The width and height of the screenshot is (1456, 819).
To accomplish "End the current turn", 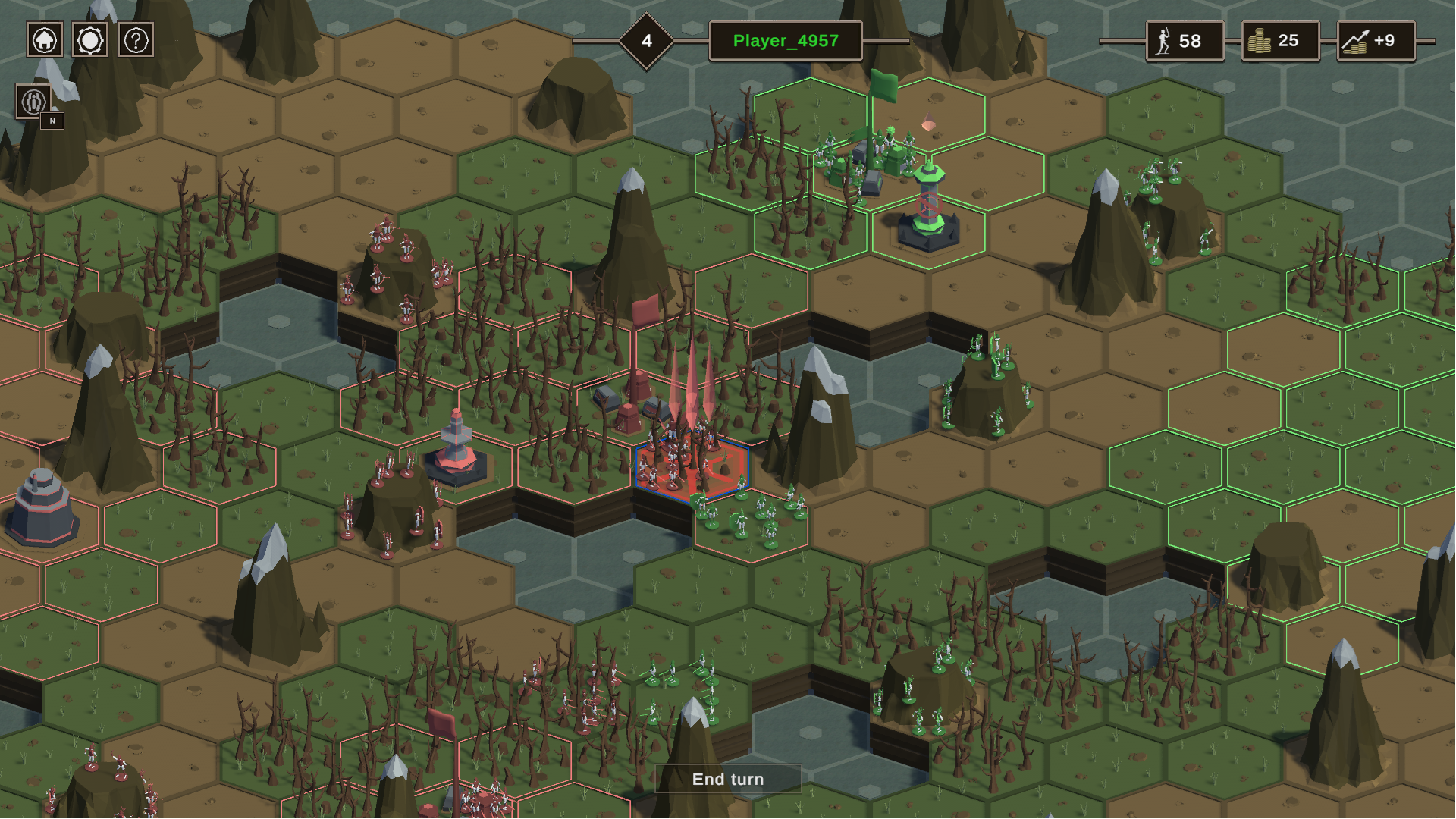I will (727, 779).
